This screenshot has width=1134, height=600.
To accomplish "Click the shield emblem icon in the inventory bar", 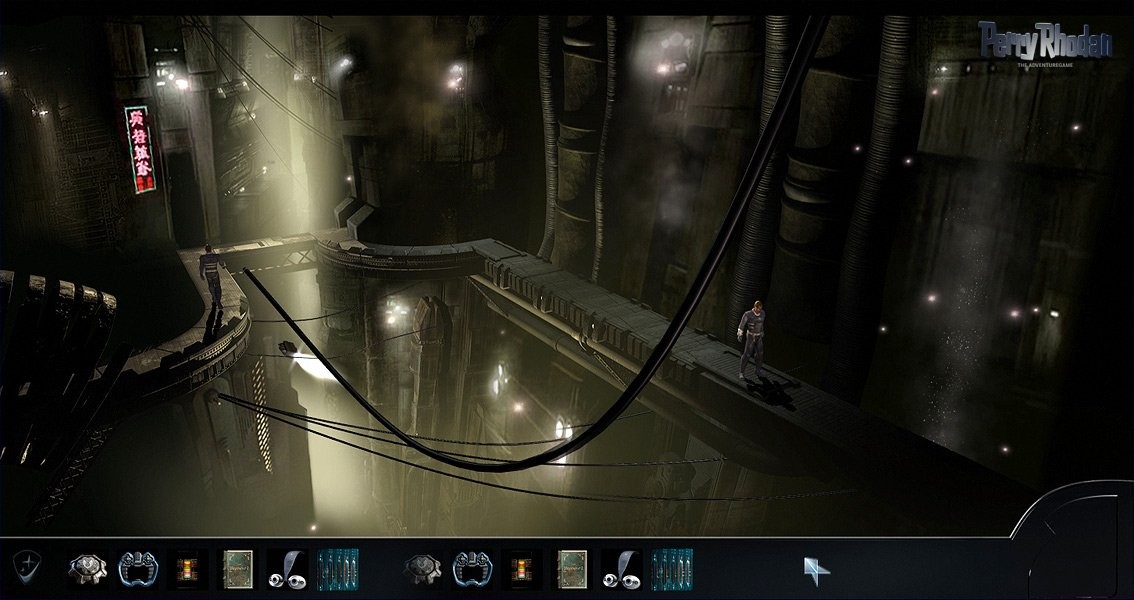I will [26, 567].
